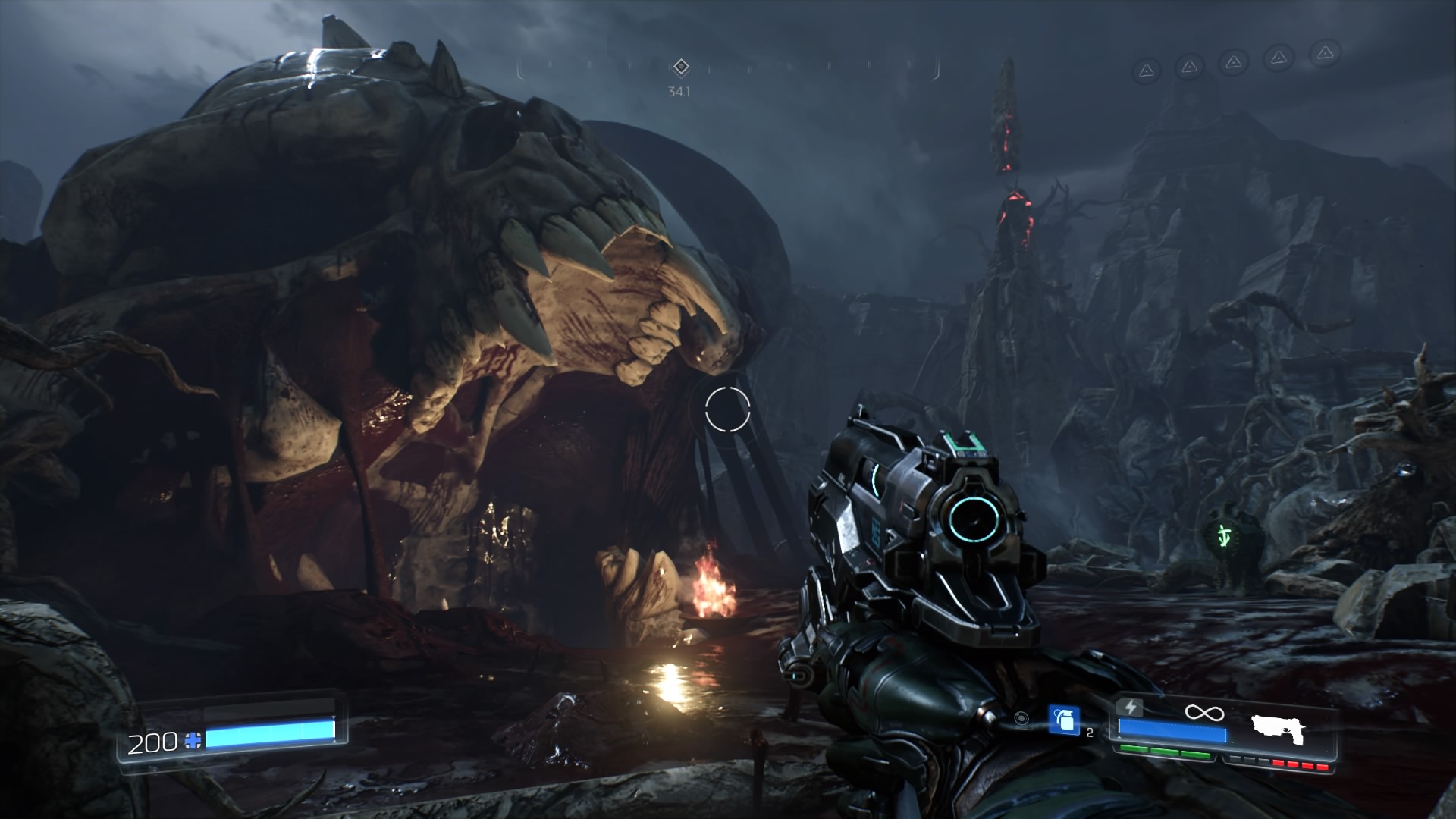Click the pistol weapon icon

(1279, 729)
